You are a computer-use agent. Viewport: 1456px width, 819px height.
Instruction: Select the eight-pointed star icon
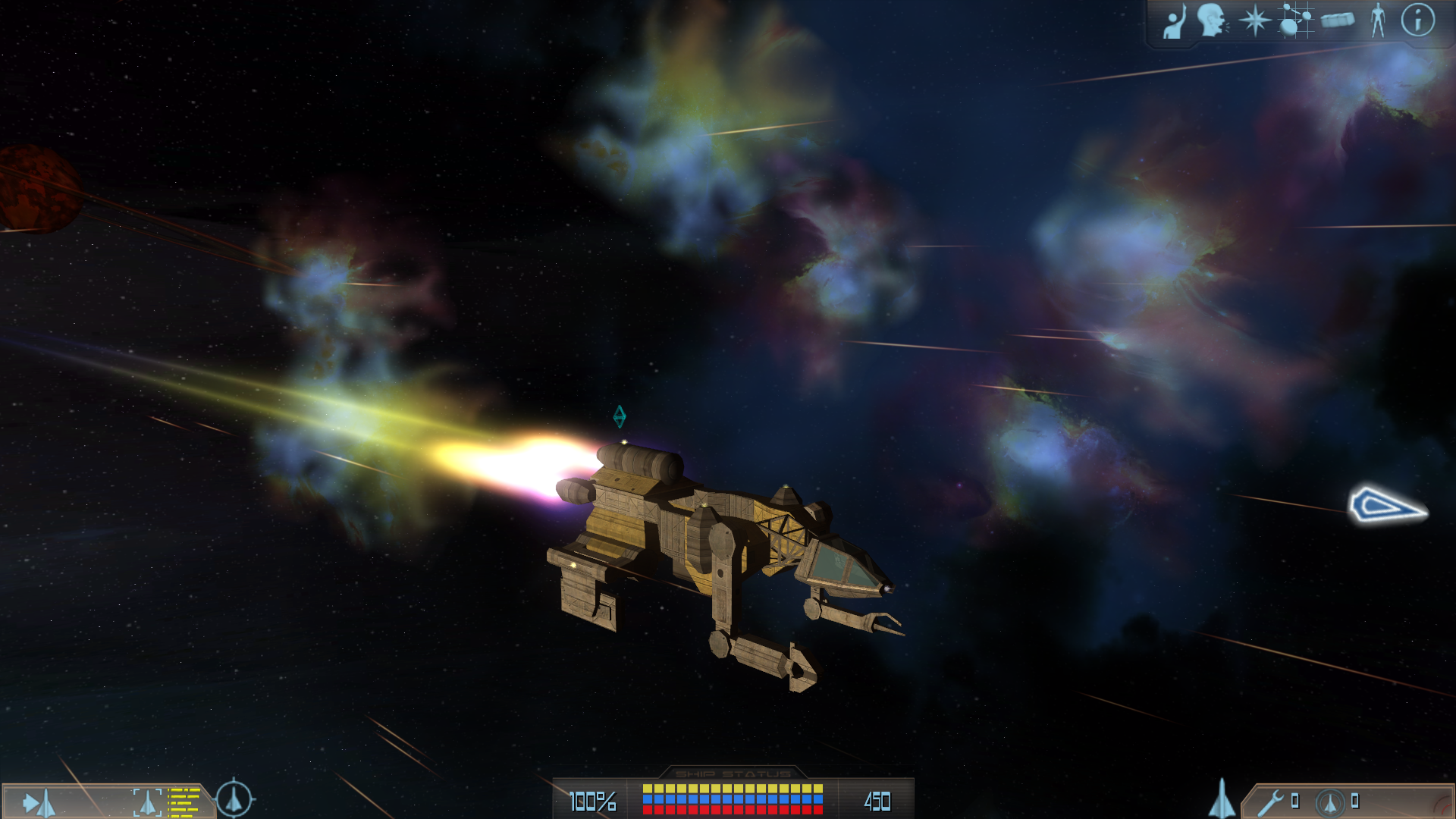1254,20
